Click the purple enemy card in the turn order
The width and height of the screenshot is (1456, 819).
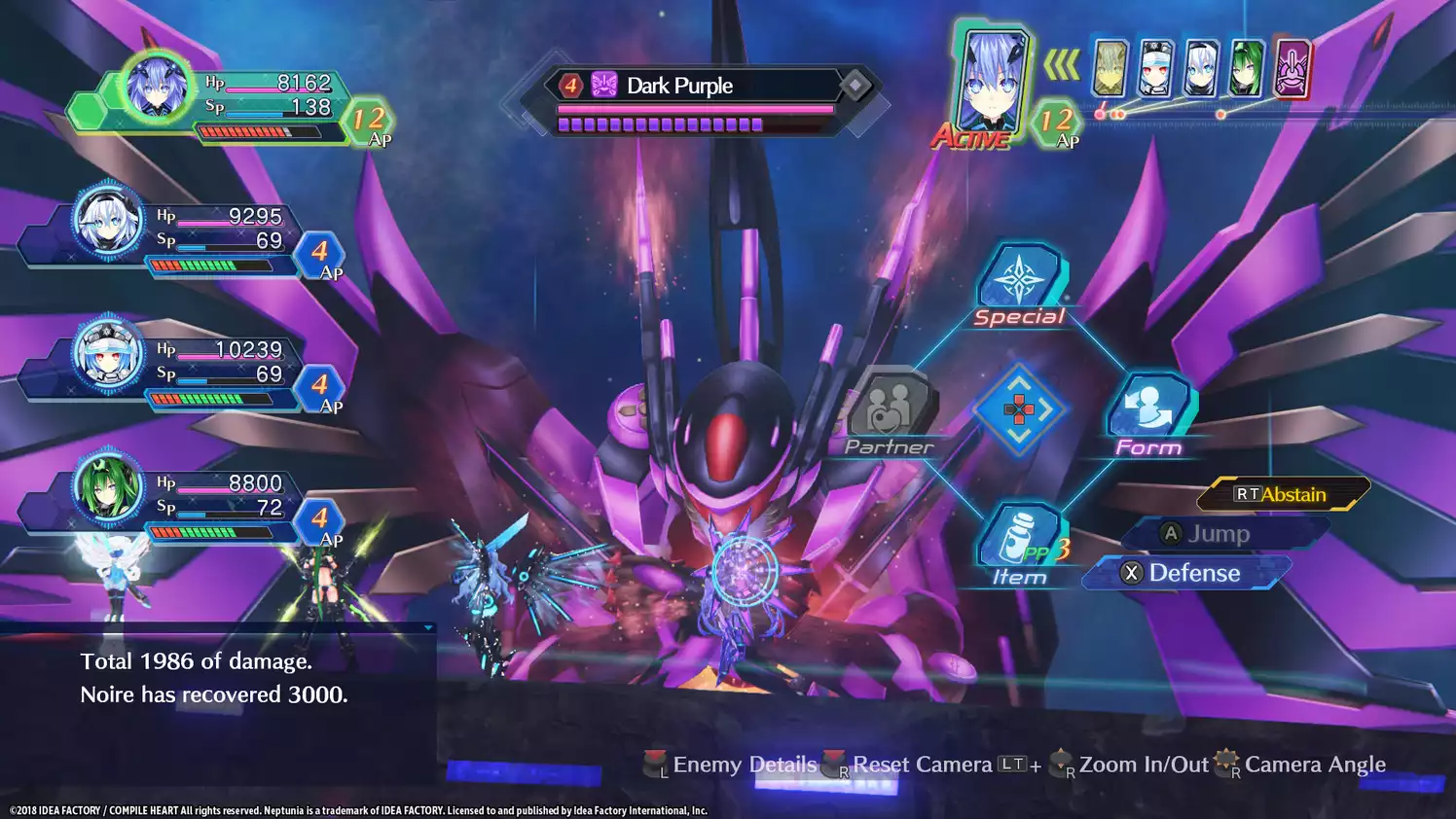click(1295, 71)
